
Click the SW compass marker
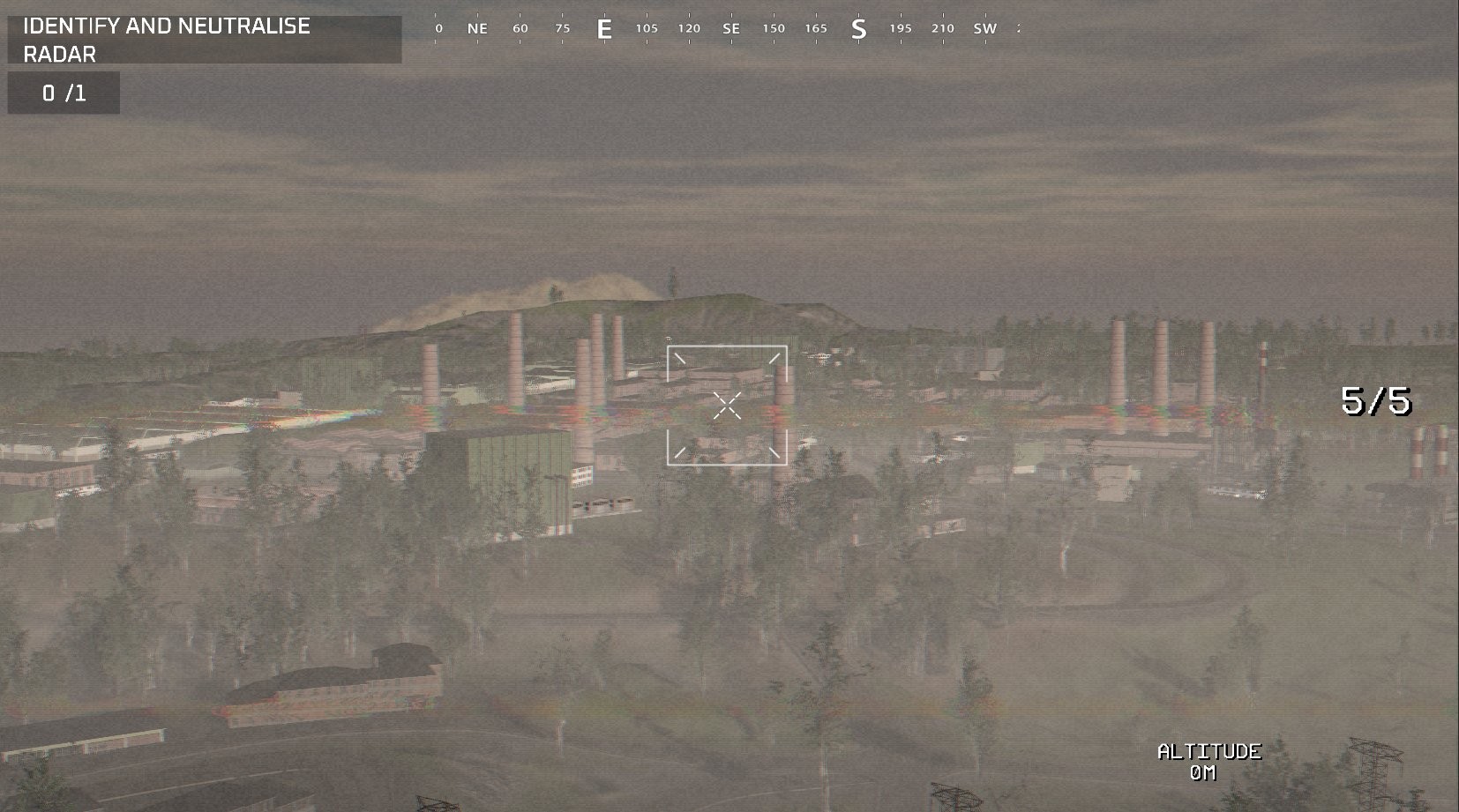[985, 28]
